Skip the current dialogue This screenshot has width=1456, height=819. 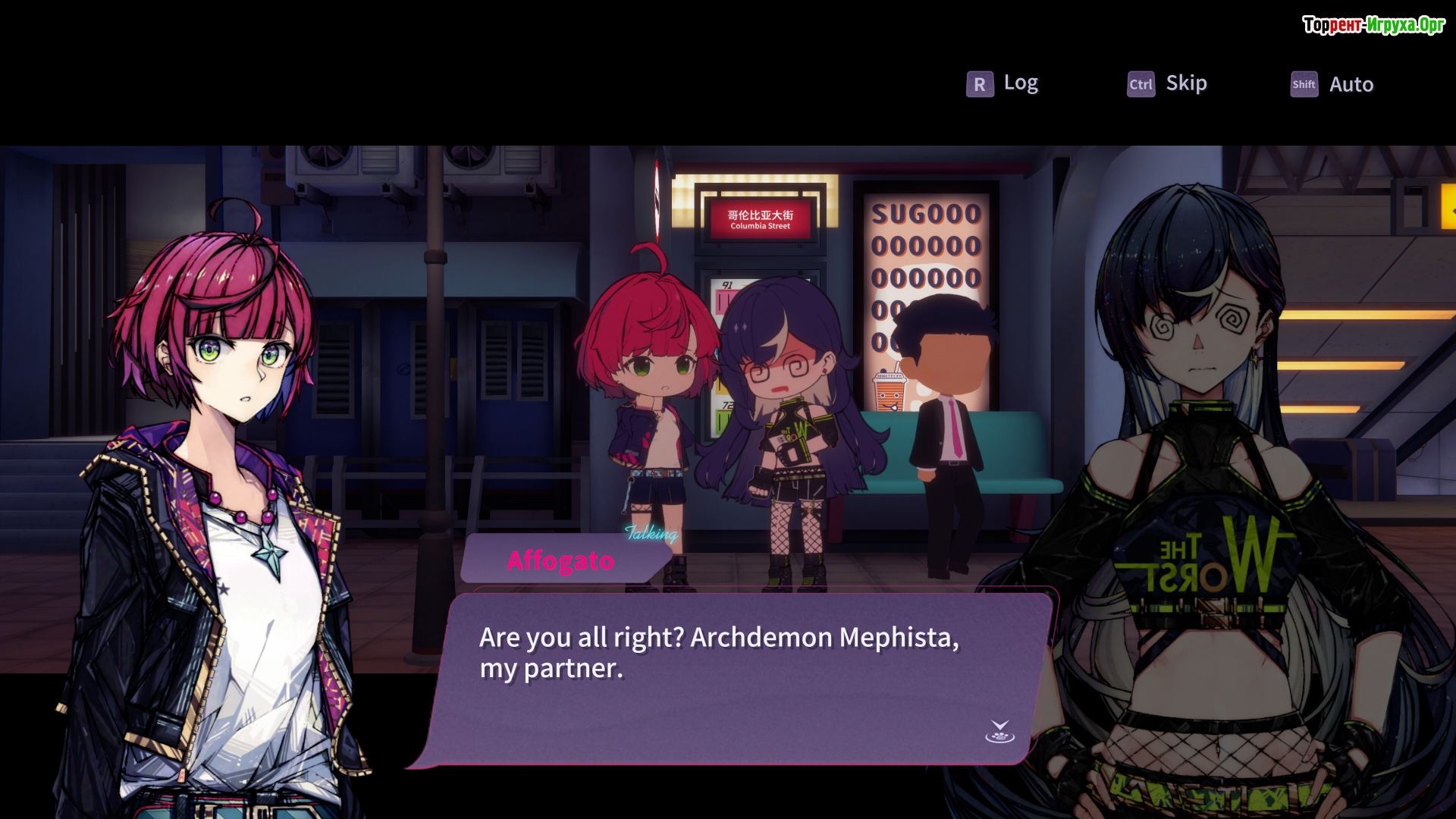pos(1168,83)
